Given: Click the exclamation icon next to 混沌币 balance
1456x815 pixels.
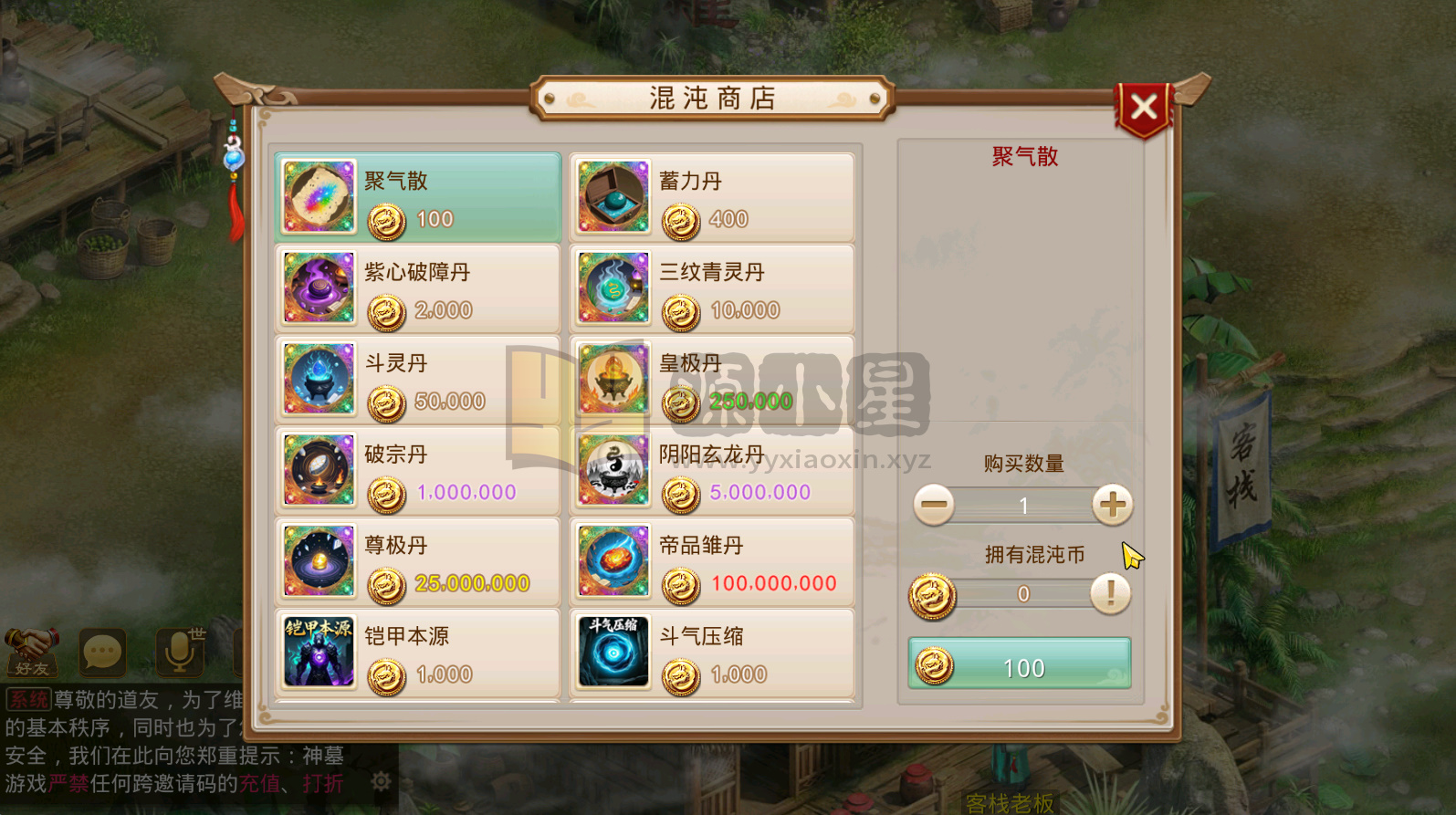Looking at the screenshot, I should 1110,595.
